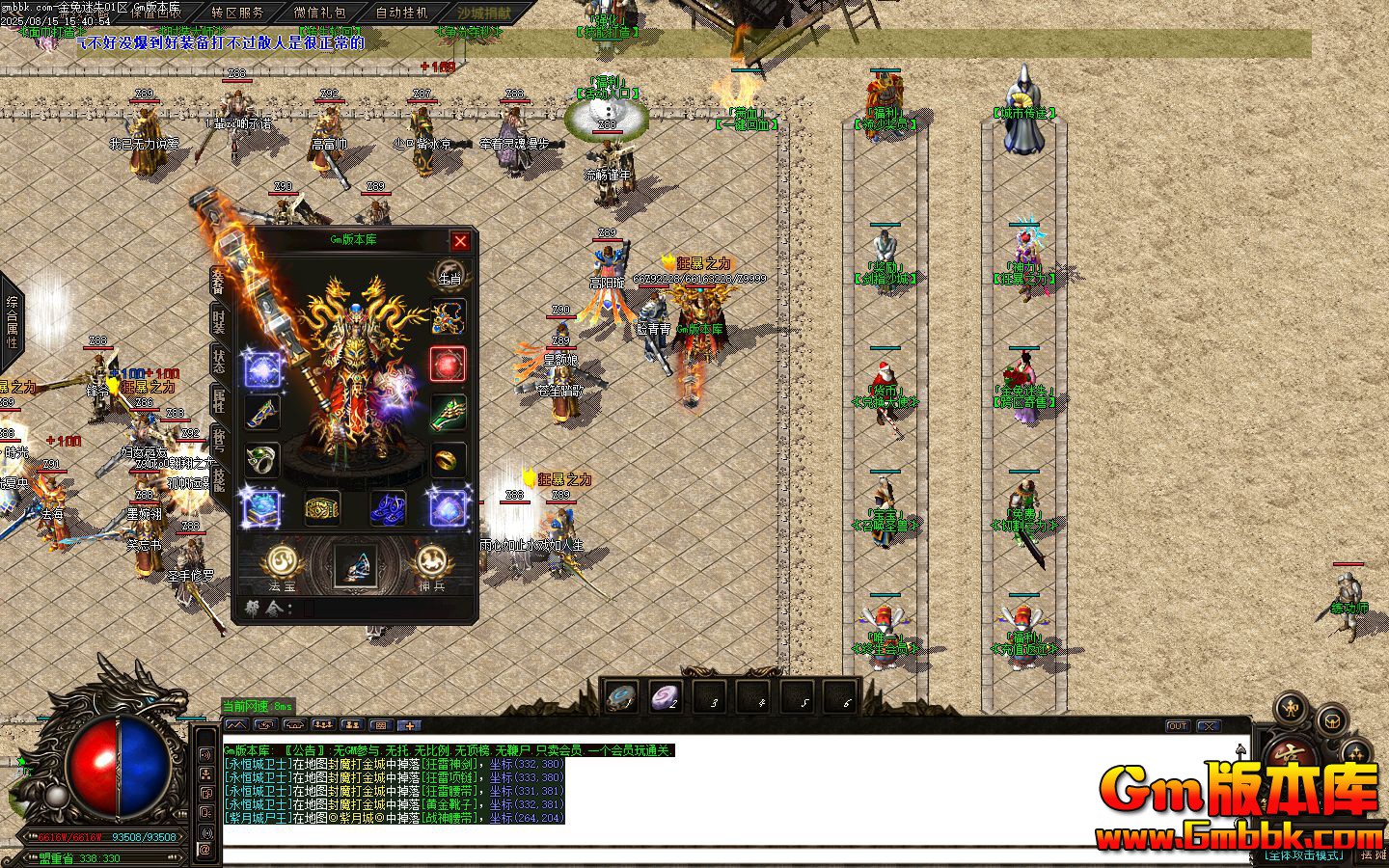
Task: Click the @ icon in the chat sidebar
Action: click(204, 850)
